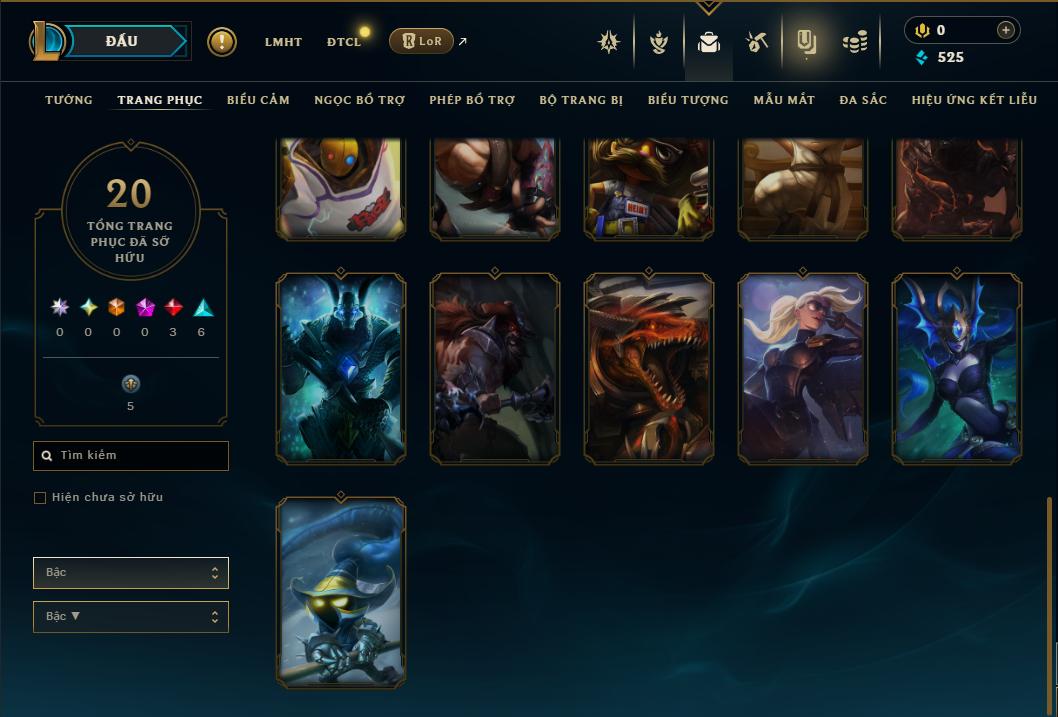Open the coin stack store icon
This screenshot has width=1058, height=717.
854,42
